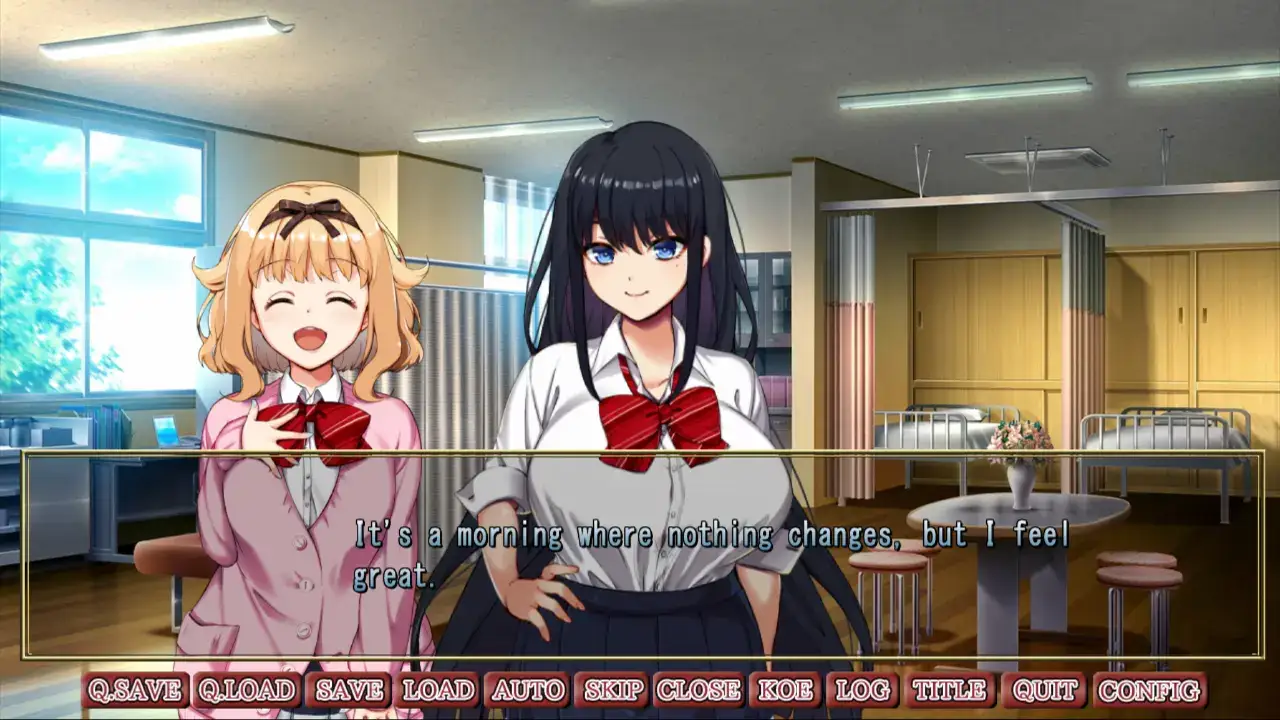
Task: Open the LOAD menu
Action: (438, 690)
